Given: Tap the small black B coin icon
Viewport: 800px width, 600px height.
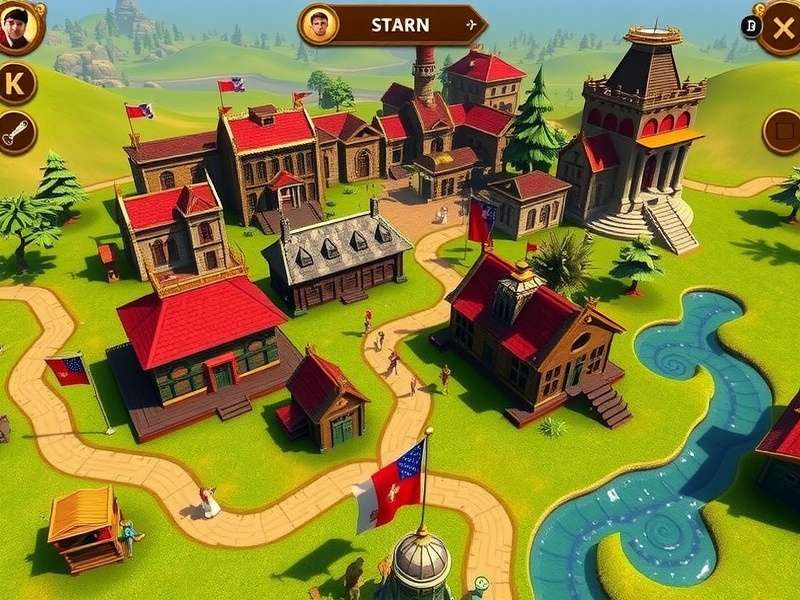Looking at the screenshot, I should click(x=751, y=27).
